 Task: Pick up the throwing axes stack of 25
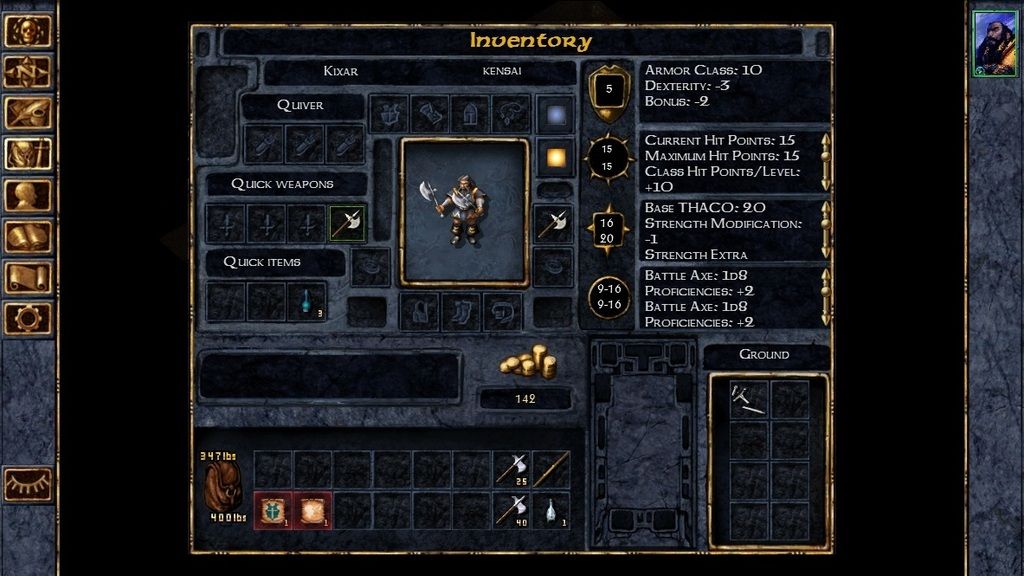512,469
